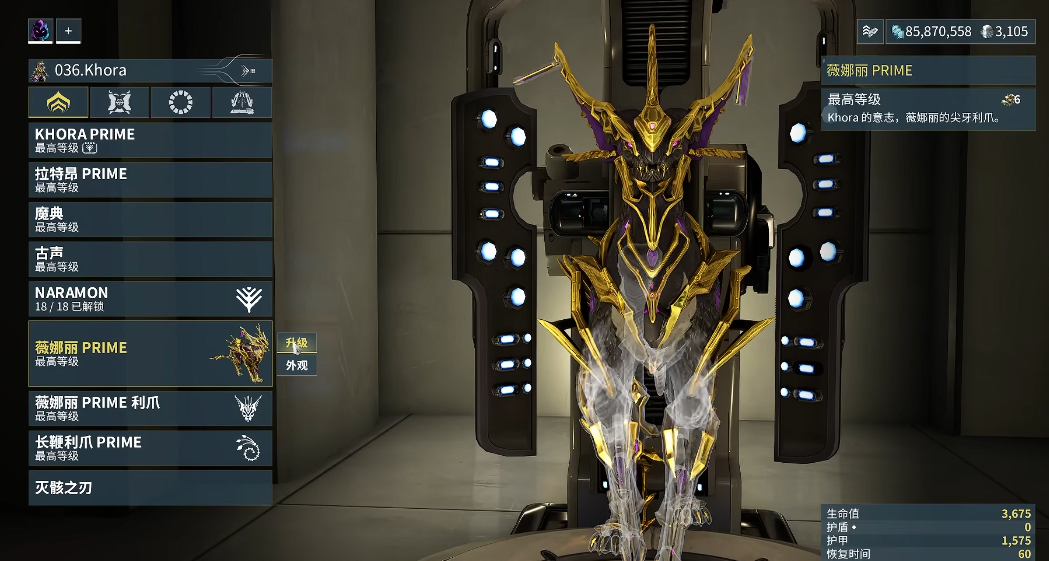Switch to the fourth arsenal tab on the right
Image resolution: width=1049 pixels, height=561 pixels.
pos(241,102)
